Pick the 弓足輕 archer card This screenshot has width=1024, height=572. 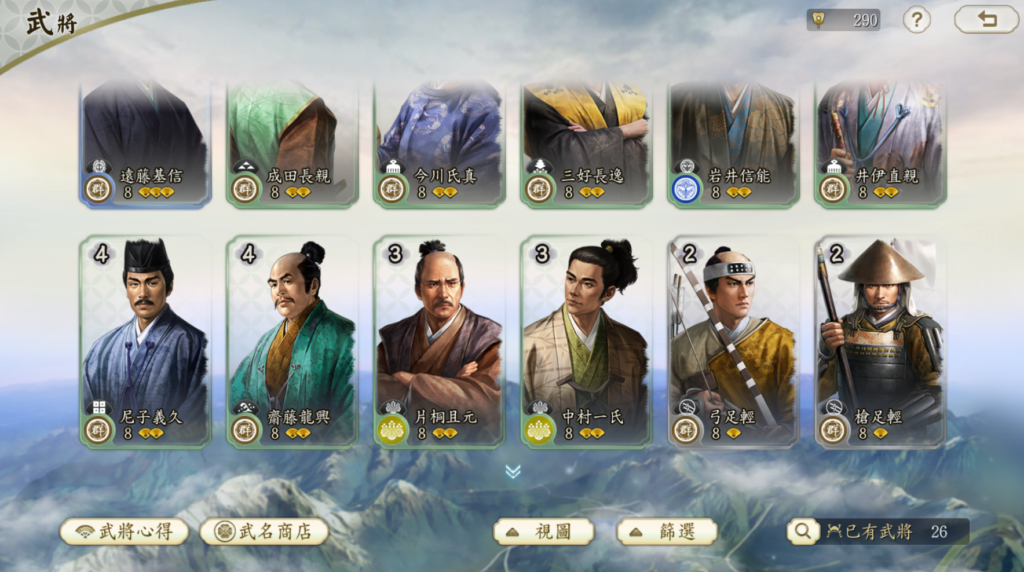pyautogui.click(x=733, y=340)
